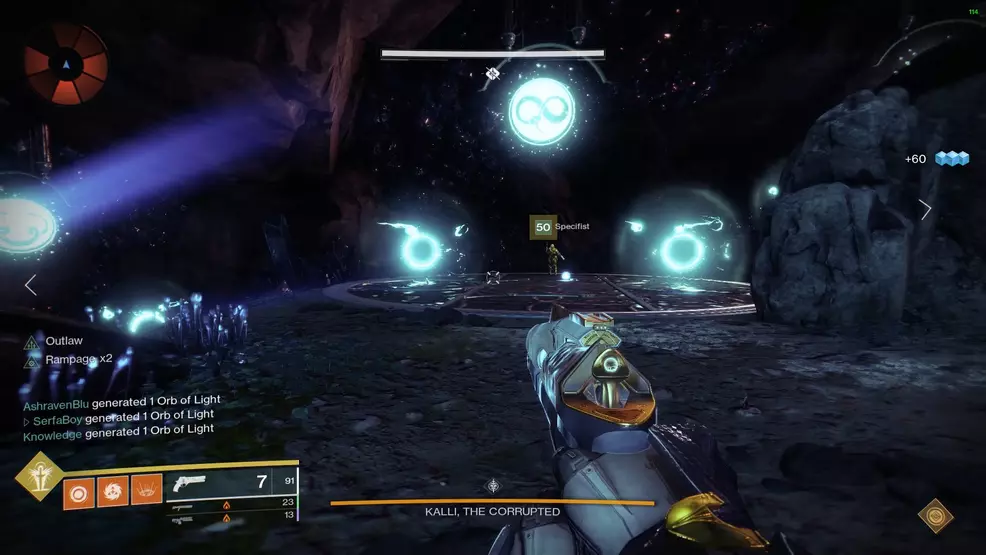Click the blue glimmer cubes icon

coord(953,159)
